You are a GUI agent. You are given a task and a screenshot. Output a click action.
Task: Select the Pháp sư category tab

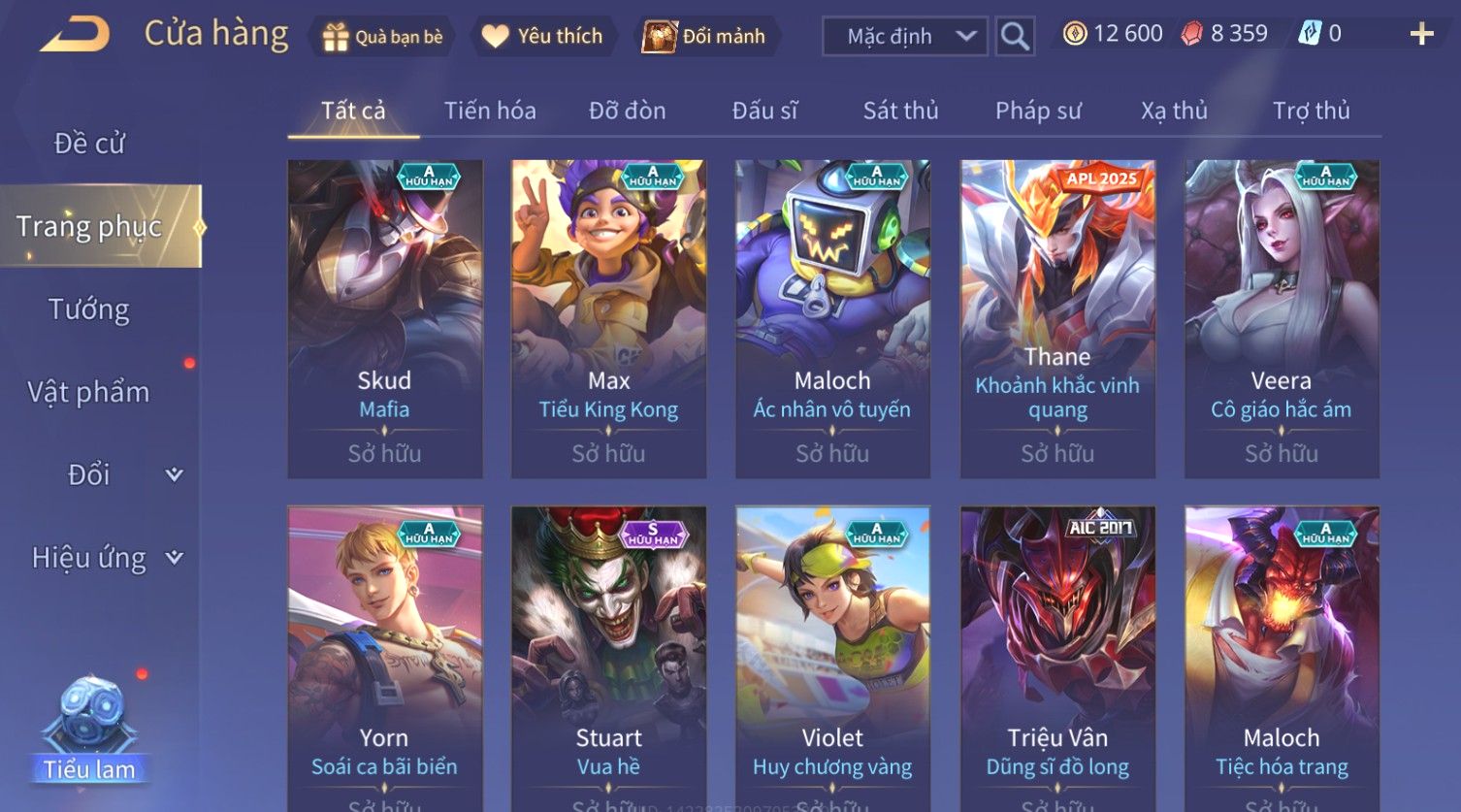tap(1037, 111)
